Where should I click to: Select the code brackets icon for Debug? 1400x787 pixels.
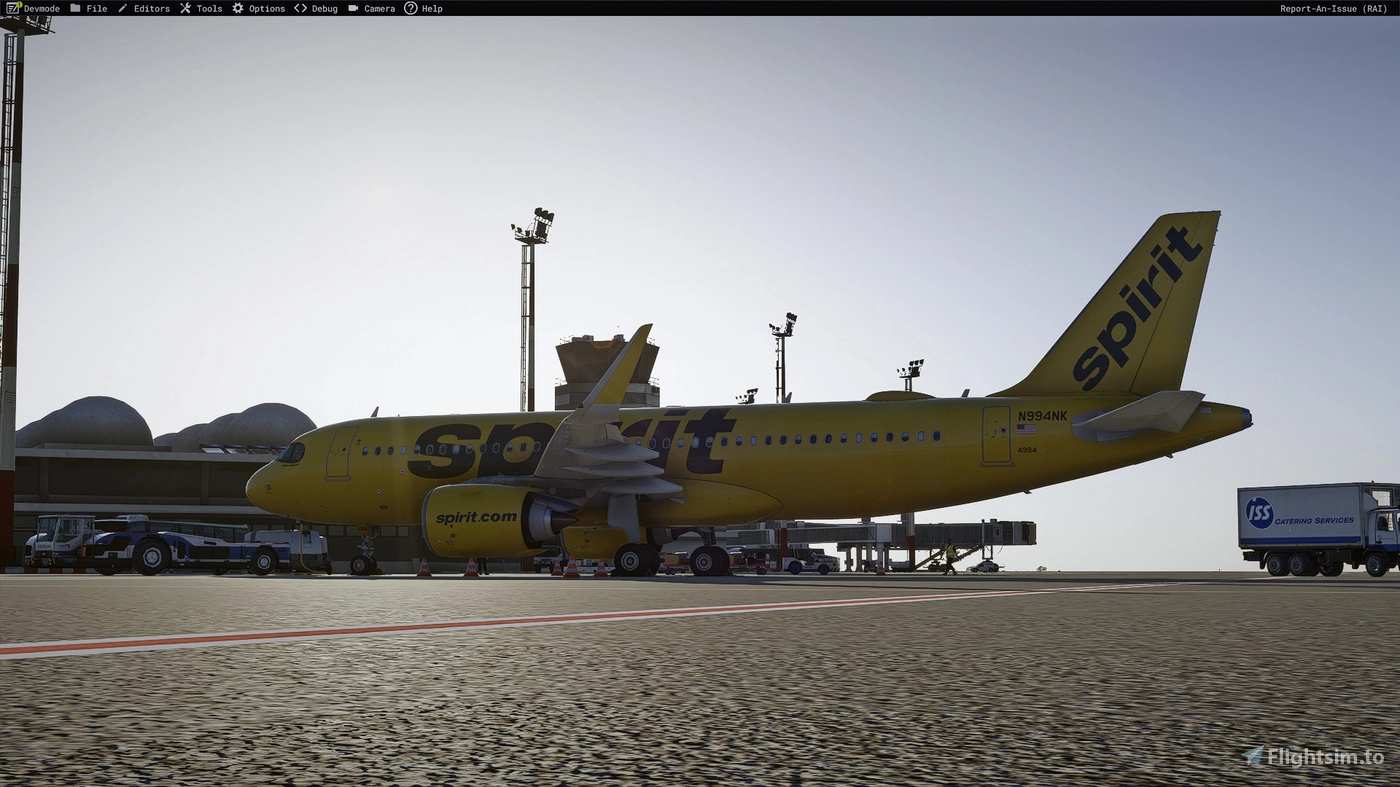click(x=301, y=8)
